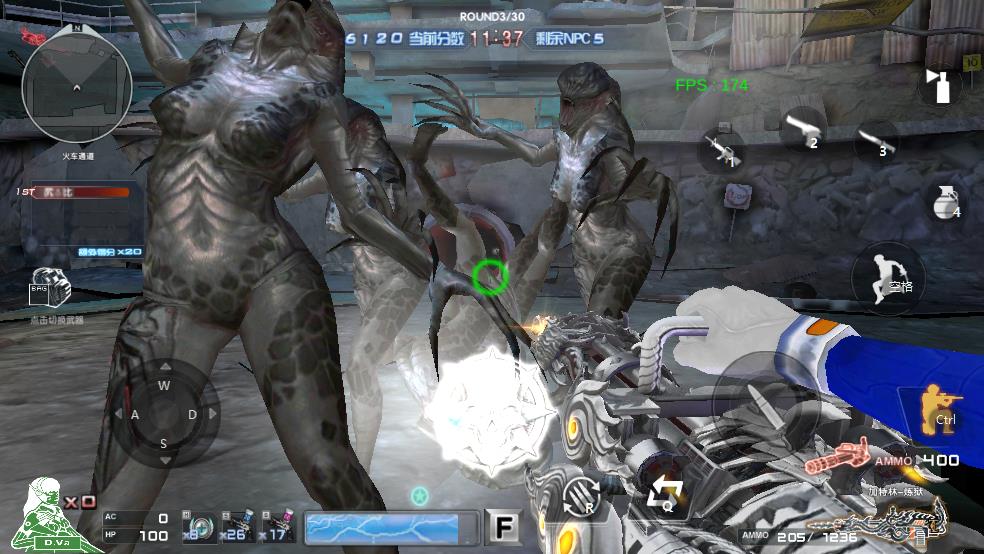984x554 pixels.
Task: Tap the jump button
Action: pos(888,273)
